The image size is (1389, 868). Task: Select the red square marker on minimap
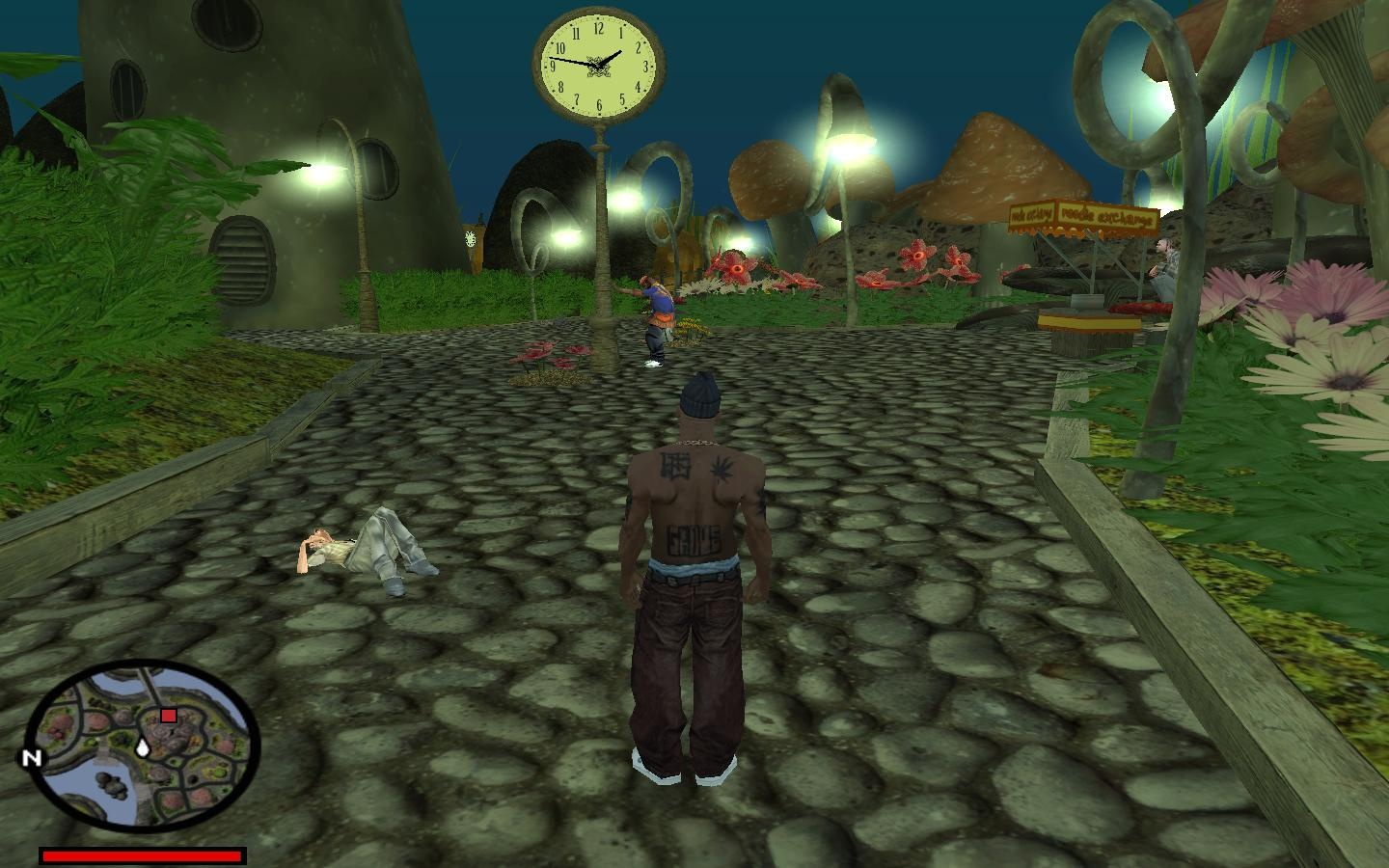pos(169,716)
